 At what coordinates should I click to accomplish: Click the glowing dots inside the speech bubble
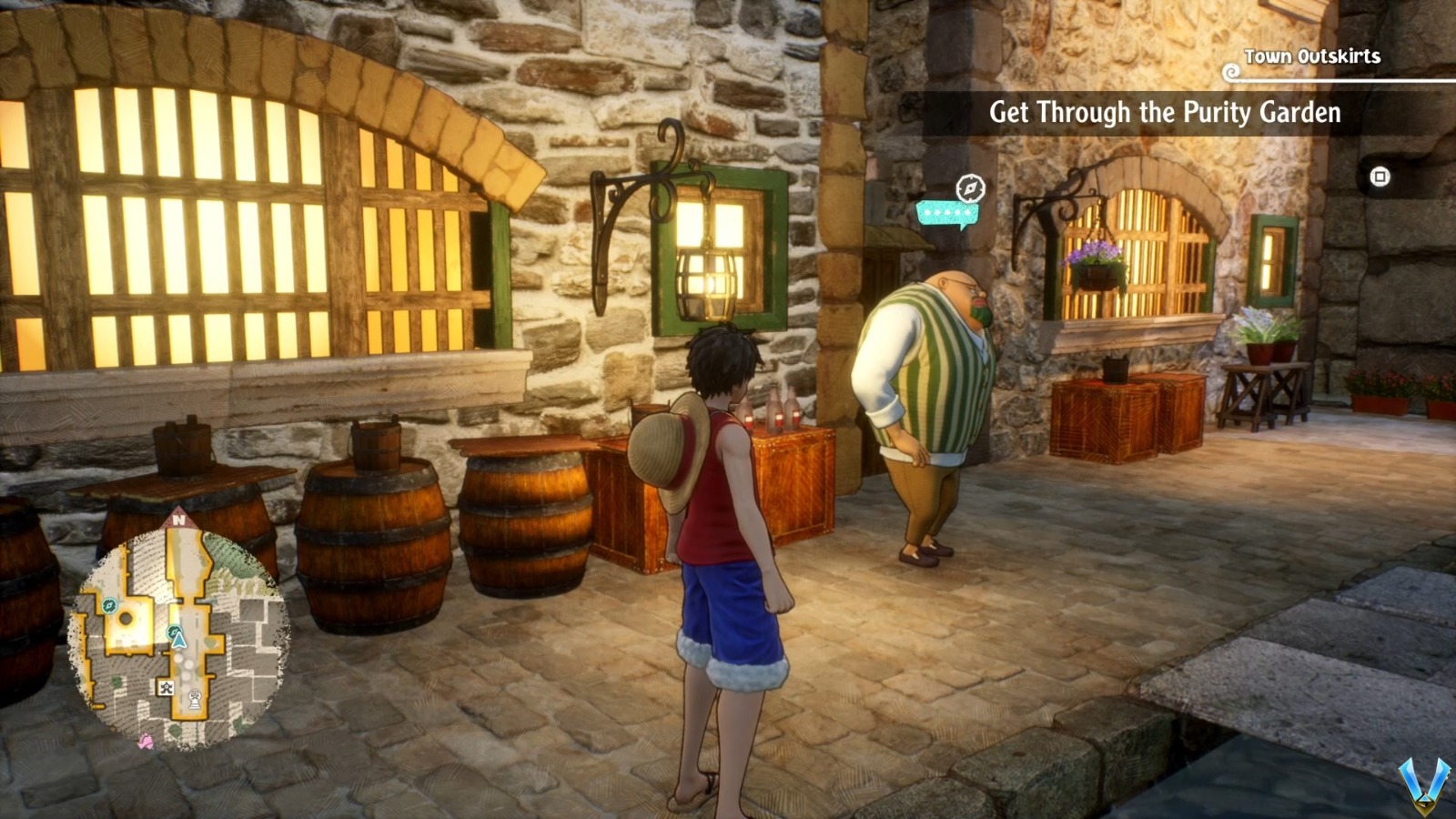[x=947, y=211]
